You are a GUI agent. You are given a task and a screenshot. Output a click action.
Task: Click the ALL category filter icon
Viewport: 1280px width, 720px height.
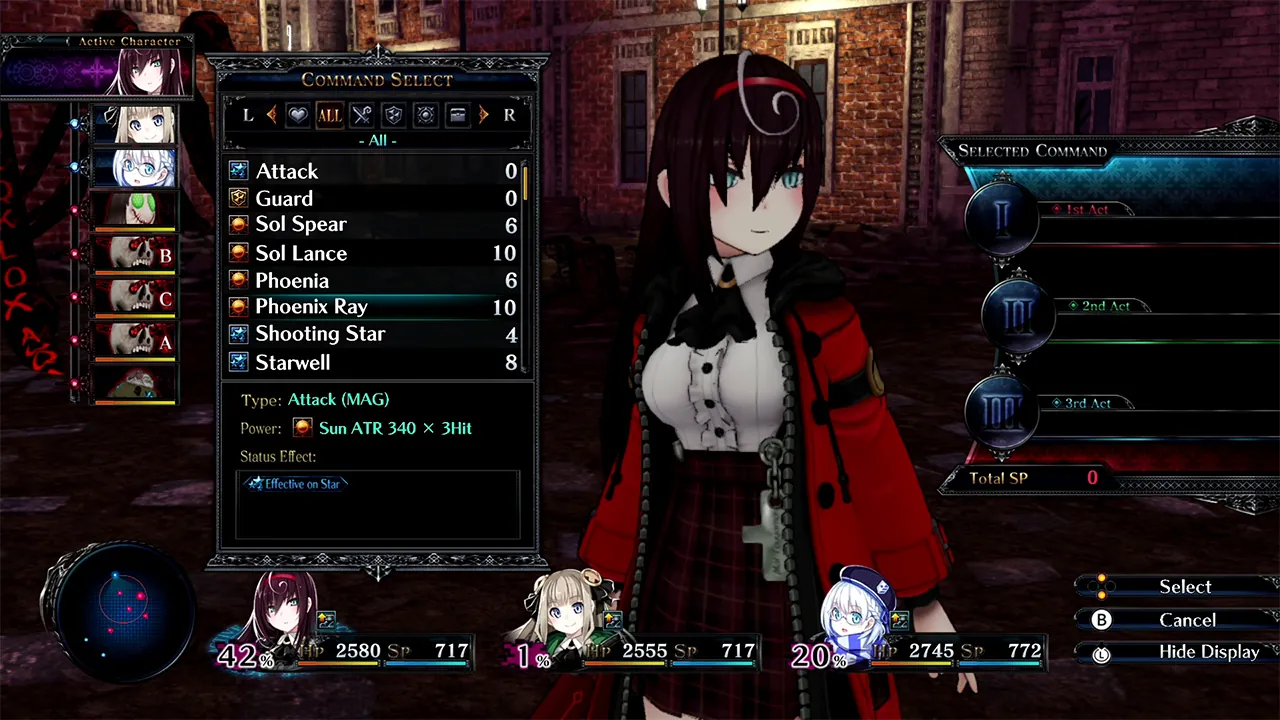click(329, 115)
